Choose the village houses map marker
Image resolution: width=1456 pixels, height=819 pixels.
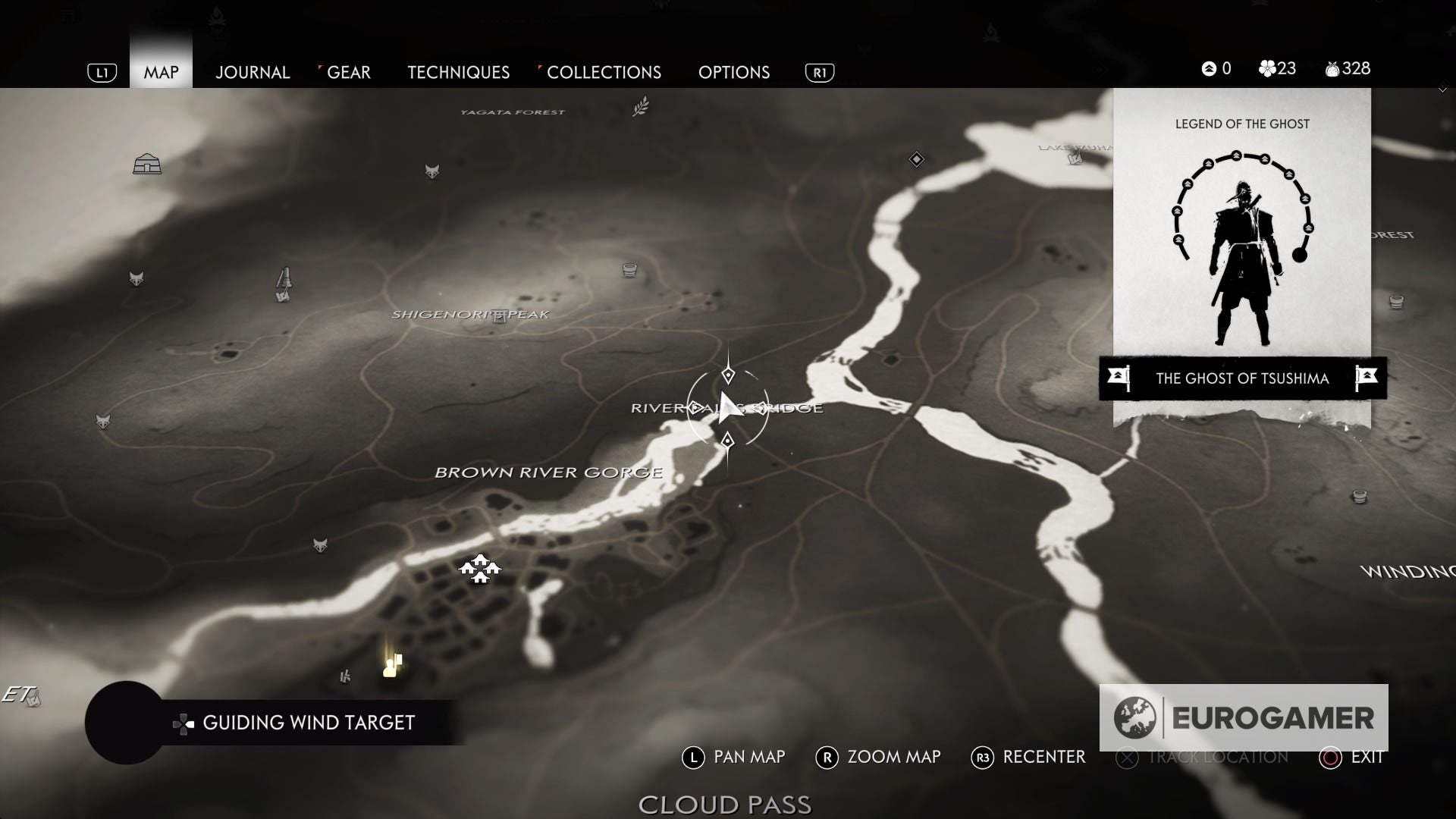point(479,569)
